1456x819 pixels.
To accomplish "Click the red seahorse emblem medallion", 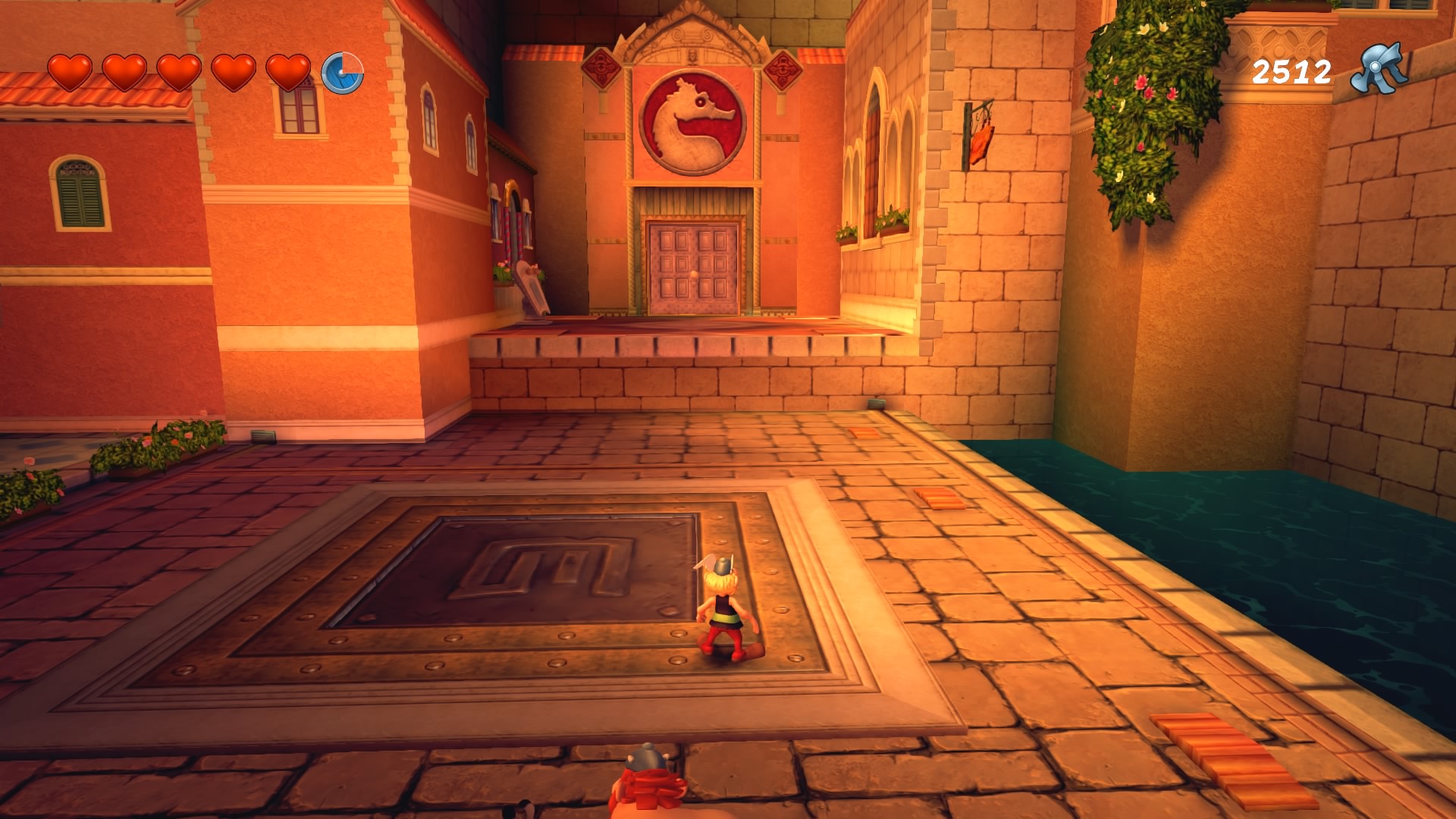I will [692, 120].
